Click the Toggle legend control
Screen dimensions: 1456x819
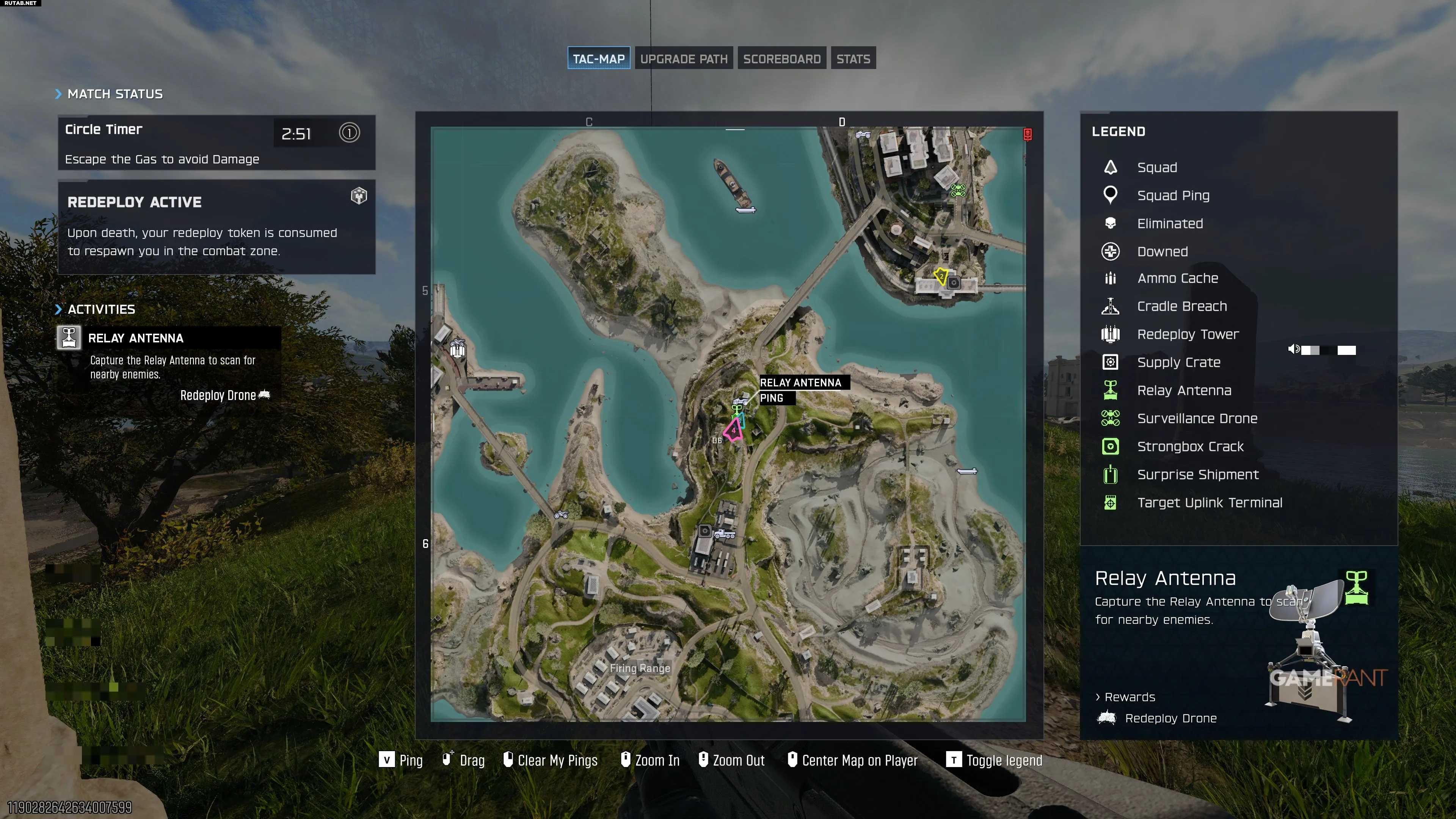point(994,760)
